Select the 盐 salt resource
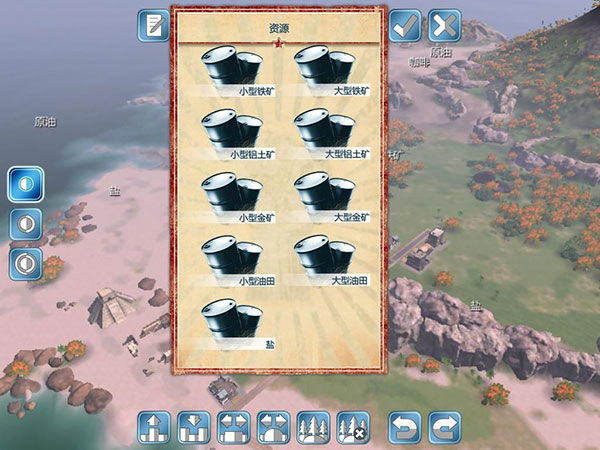 coord(232,323)
